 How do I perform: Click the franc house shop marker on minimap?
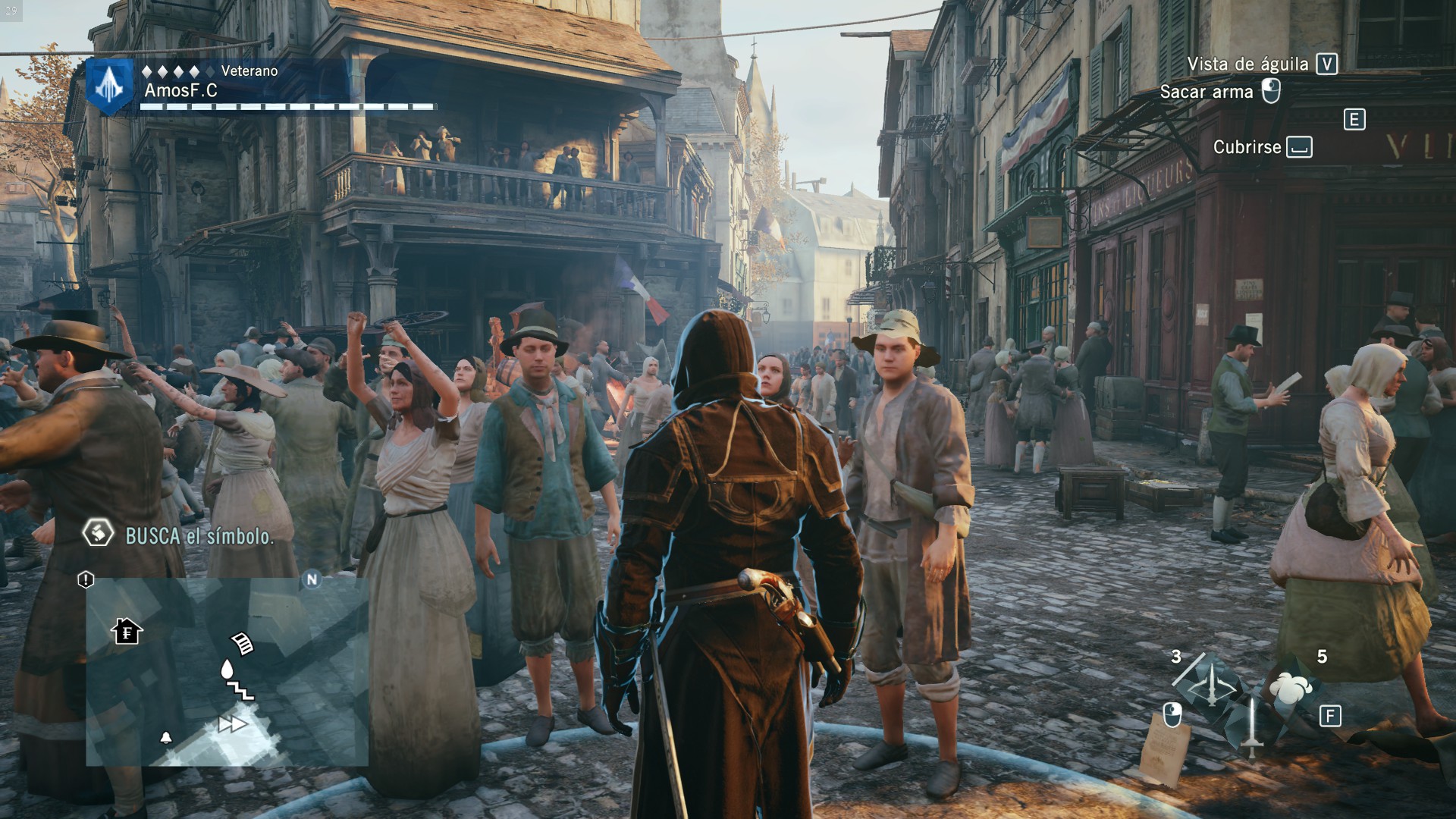pyautogui.click(x=127, y=630)
